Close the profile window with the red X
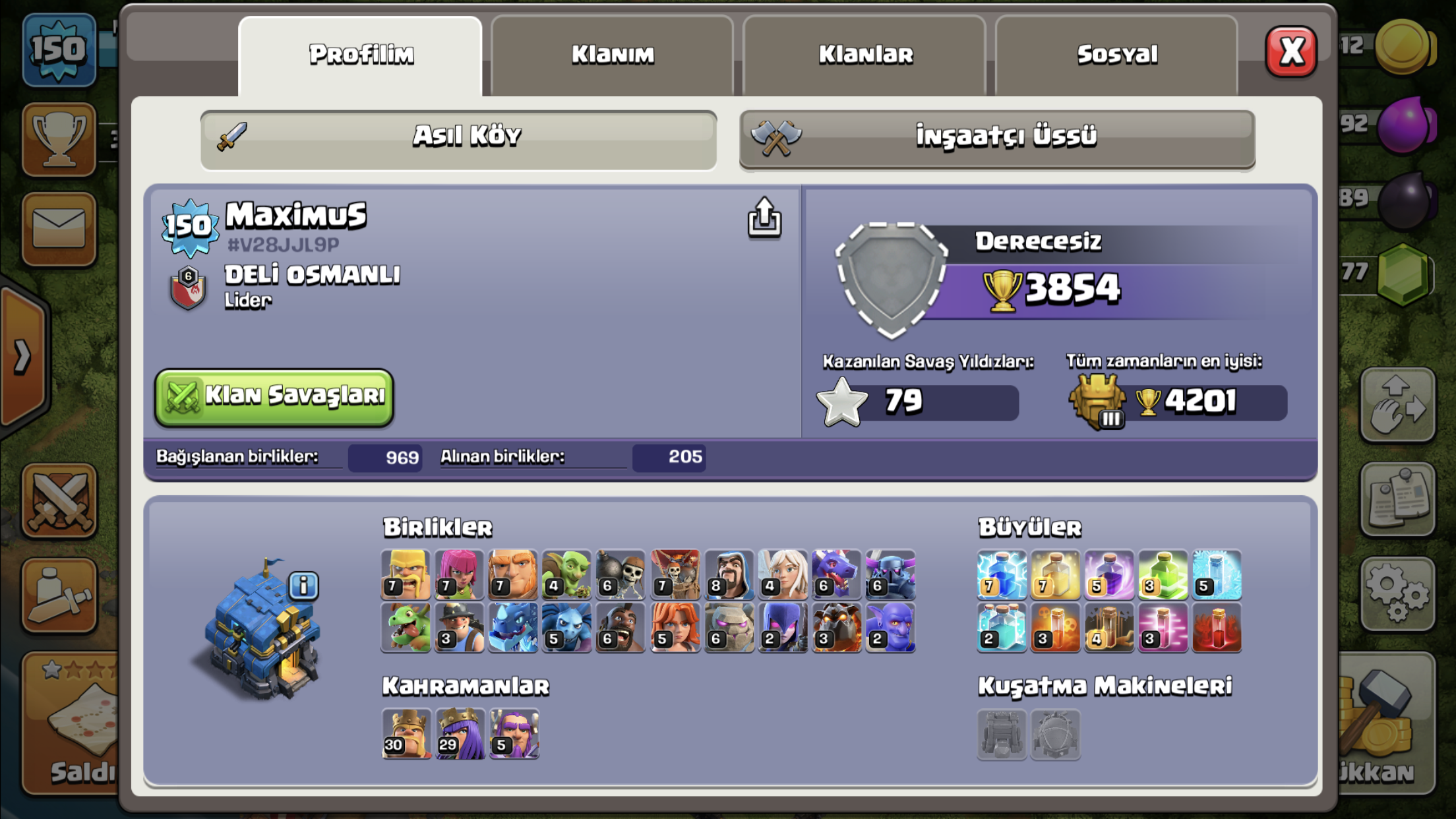Viewport: 1456px width, 819px height. point(1290,51)
